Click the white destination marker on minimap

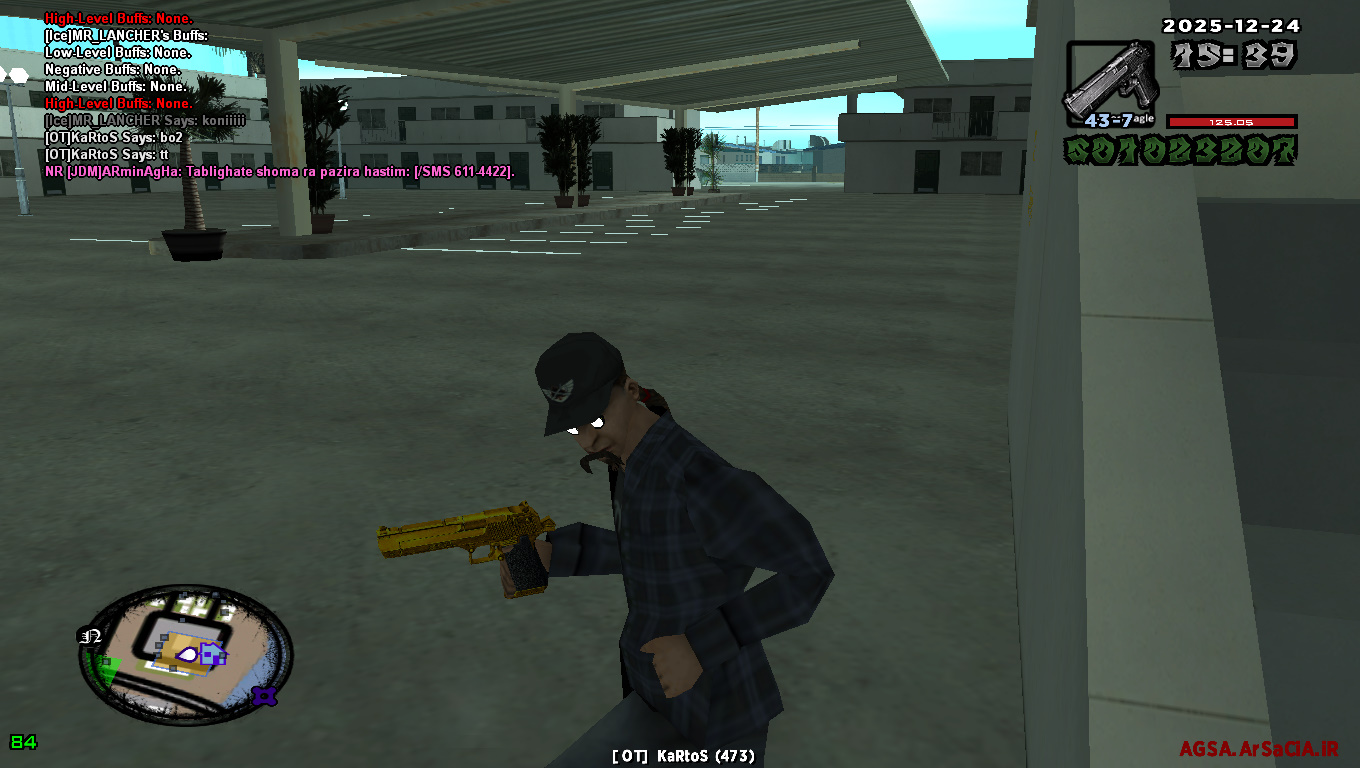tap(187, 653)
